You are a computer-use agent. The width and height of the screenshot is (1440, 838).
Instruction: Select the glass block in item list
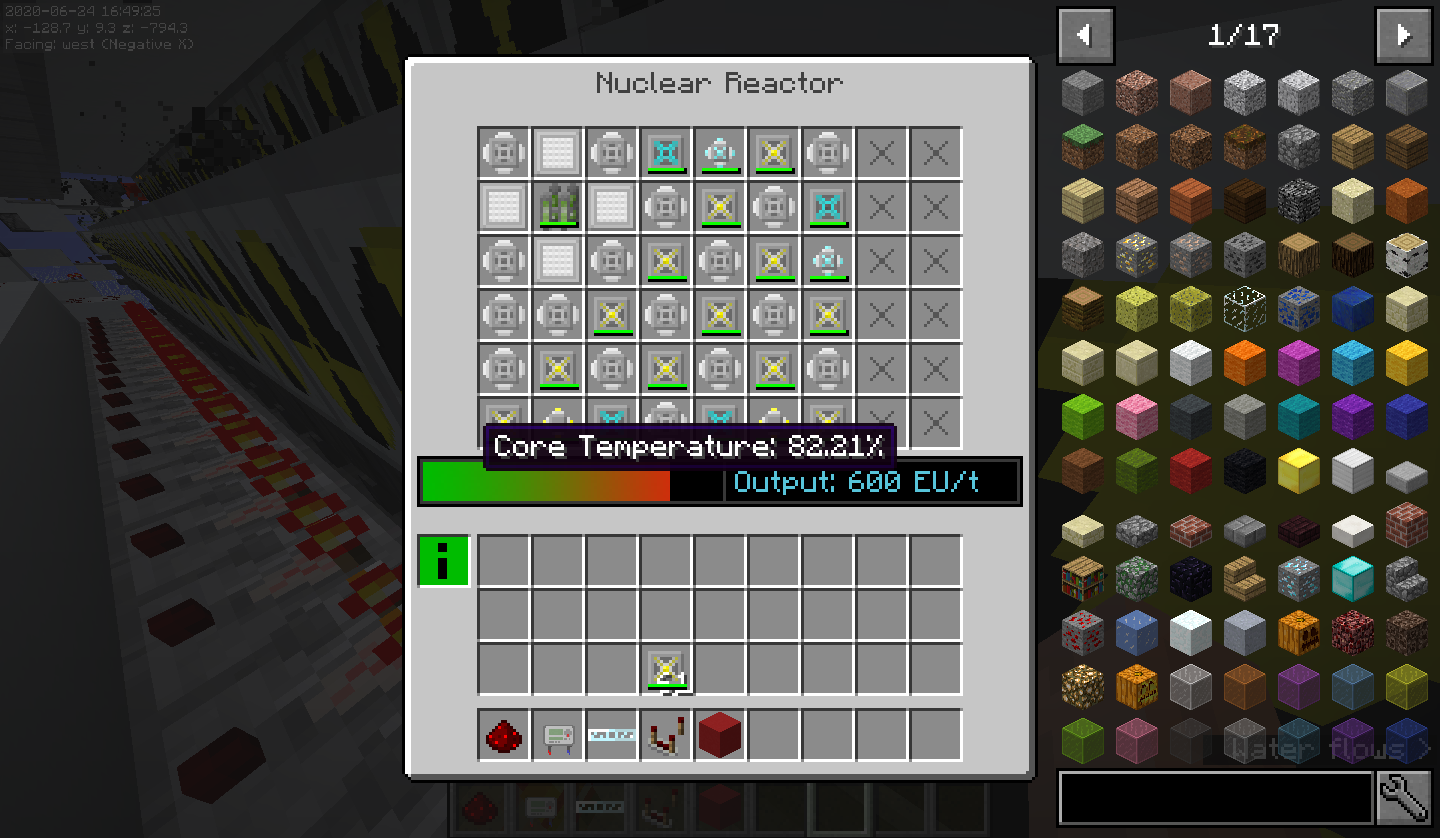1245,308
